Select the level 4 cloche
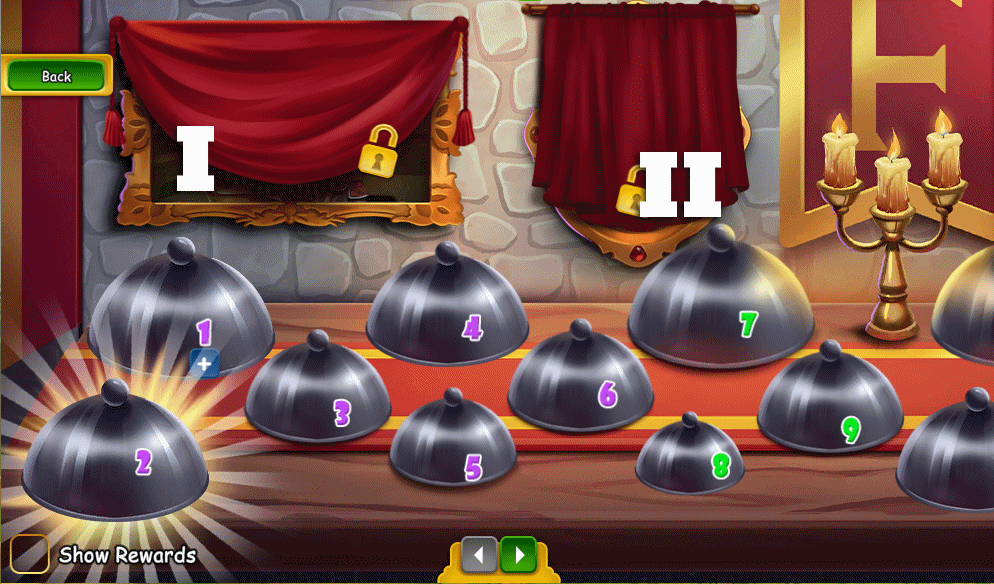Viewport: 994px width, 584px height. pos(446,313)
